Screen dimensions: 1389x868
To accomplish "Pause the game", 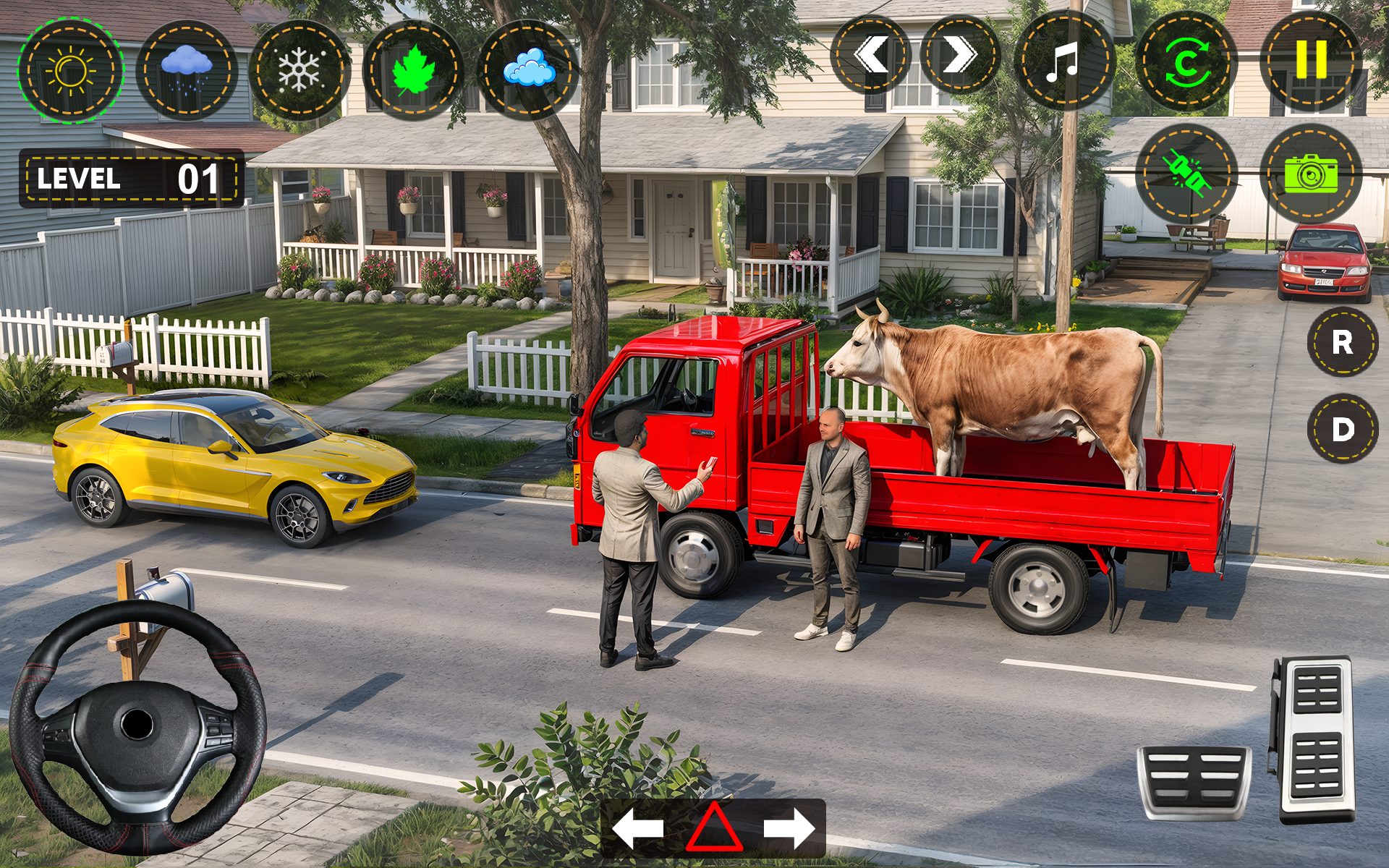I will click(1313, 61).
